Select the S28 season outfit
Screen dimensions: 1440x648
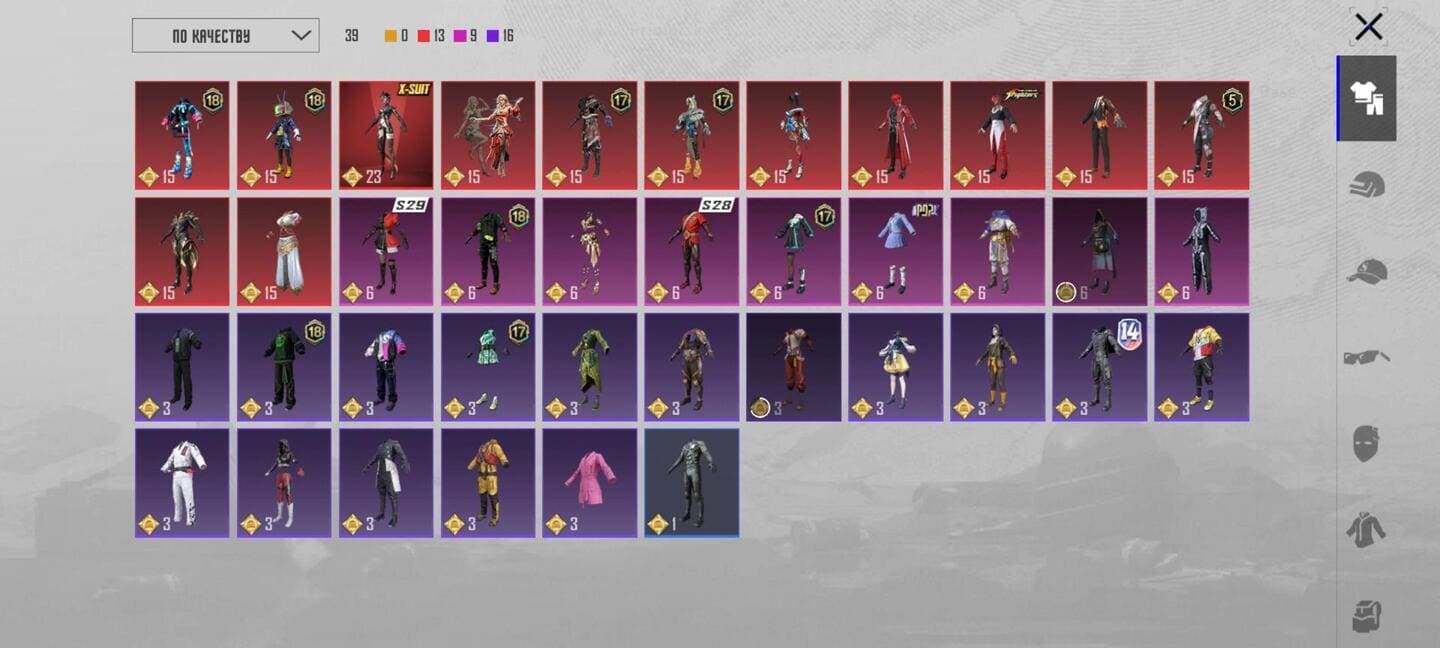pos(692,251)
